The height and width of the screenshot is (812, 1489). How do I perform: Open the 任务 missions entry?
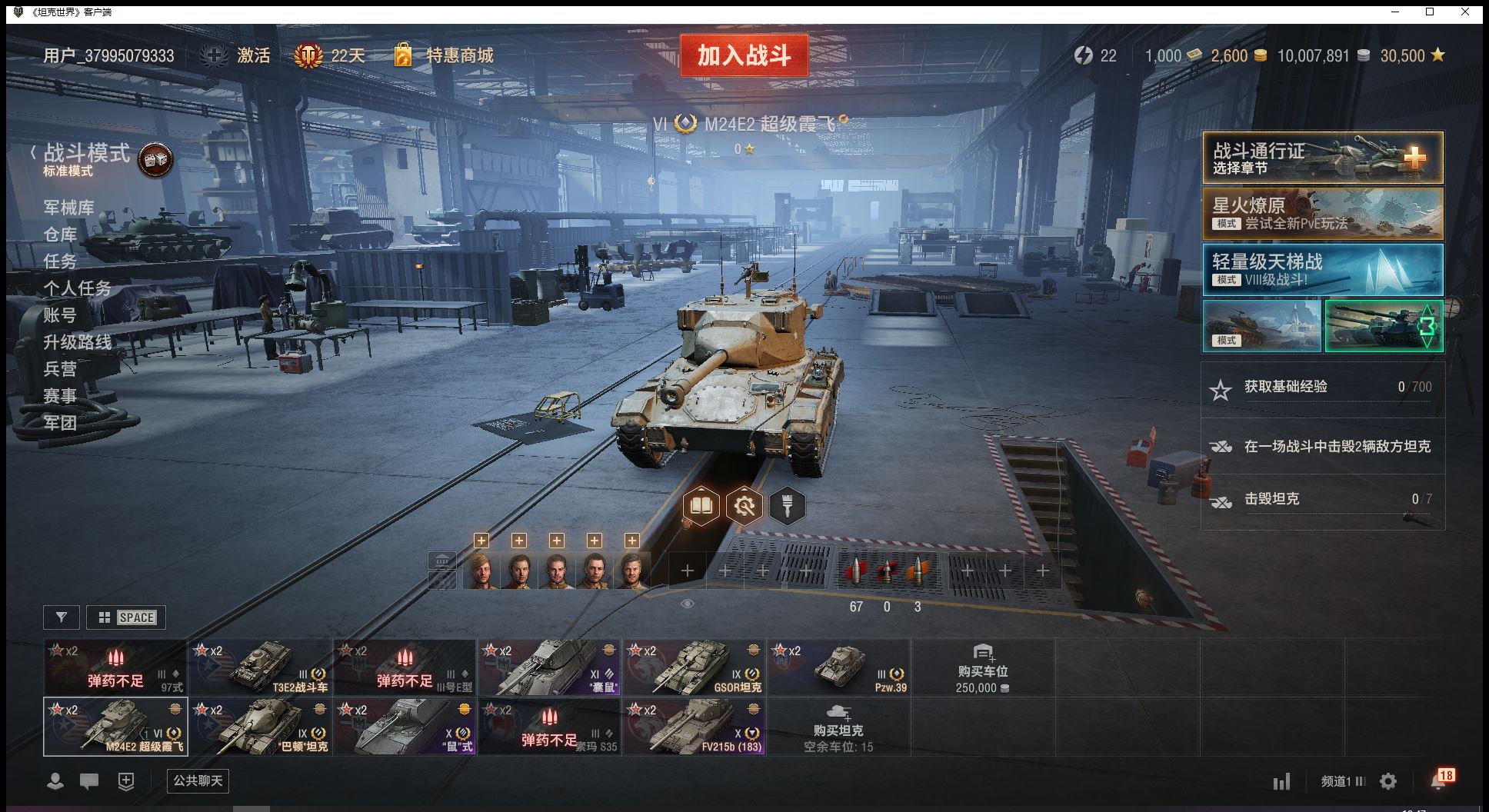coord(60,261)
